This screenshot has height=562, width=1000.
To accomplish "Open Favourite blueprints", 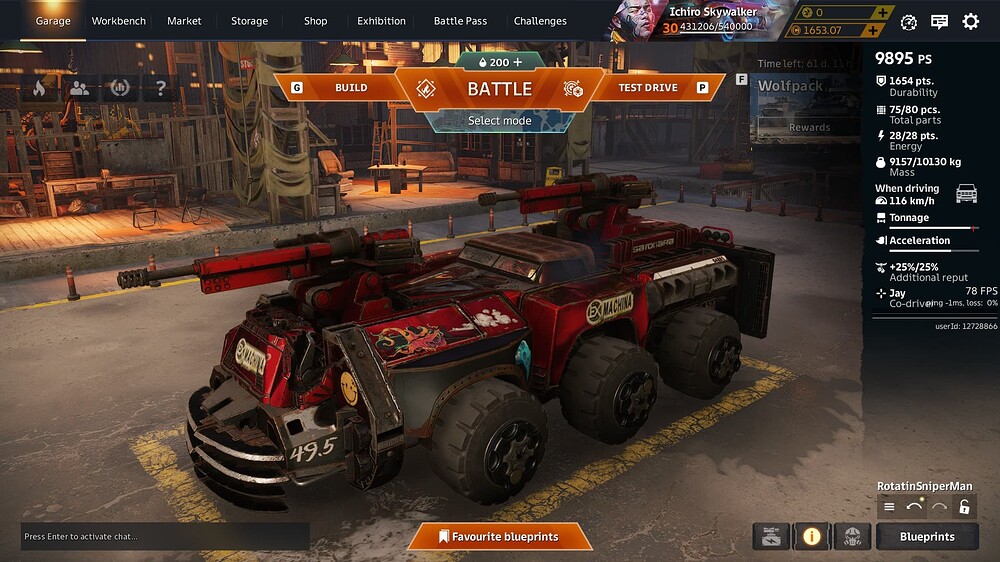I will [498, 537].
